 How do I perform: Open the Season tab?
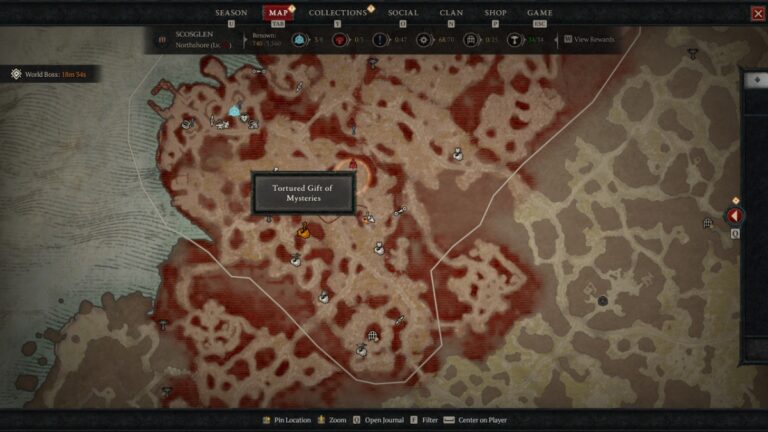coord(231,13)
